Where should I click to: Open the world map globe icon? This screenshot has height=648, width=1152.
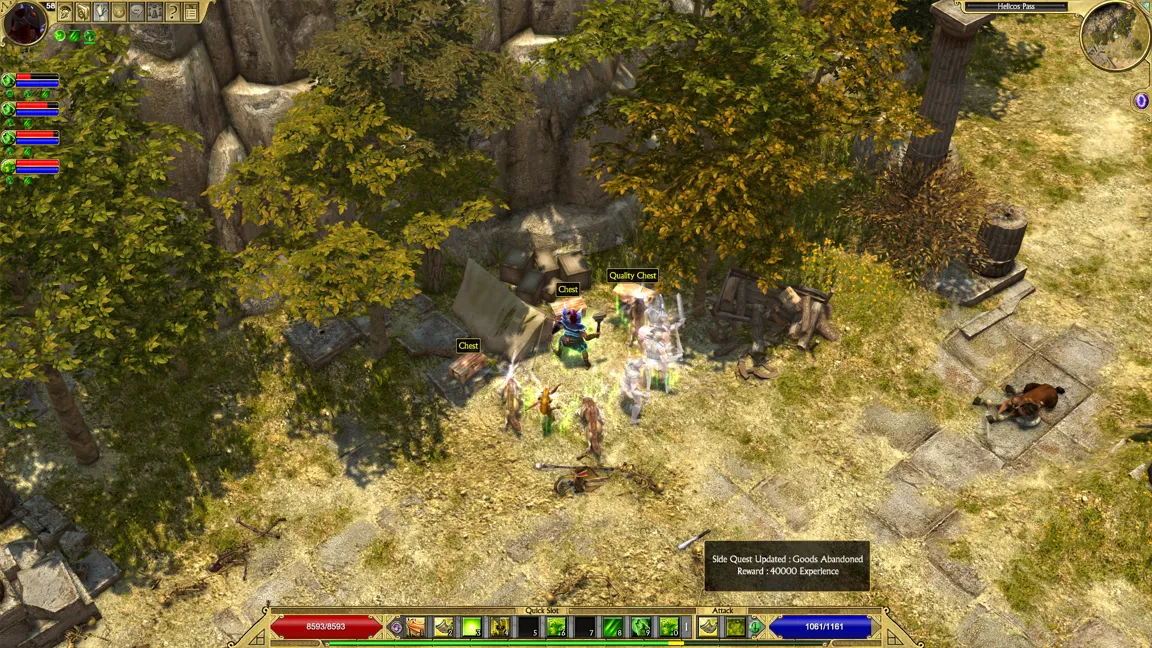pyautogui.click(x=120, y=12)
